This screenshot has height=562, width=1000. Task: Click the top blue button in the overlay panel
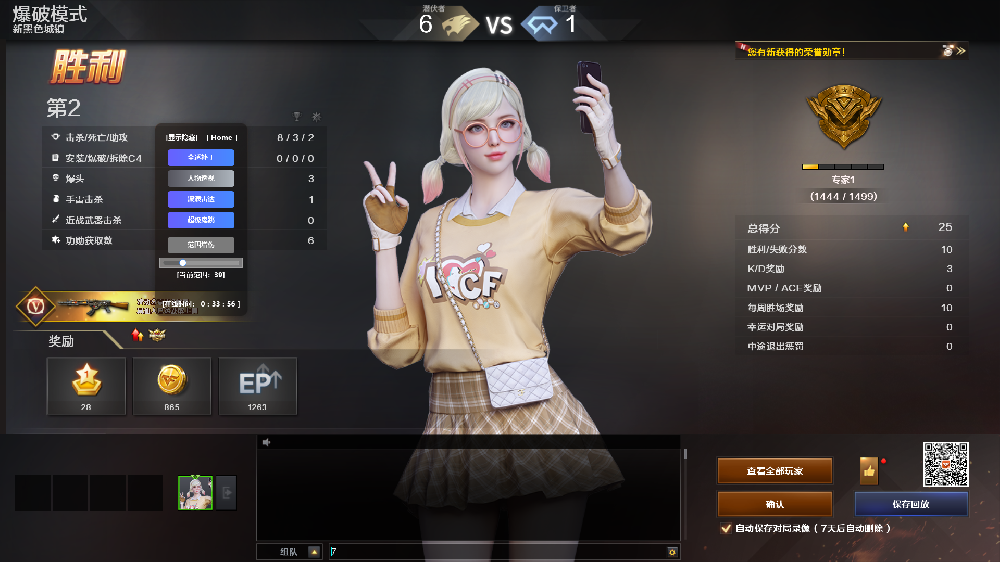click(201, 157)
